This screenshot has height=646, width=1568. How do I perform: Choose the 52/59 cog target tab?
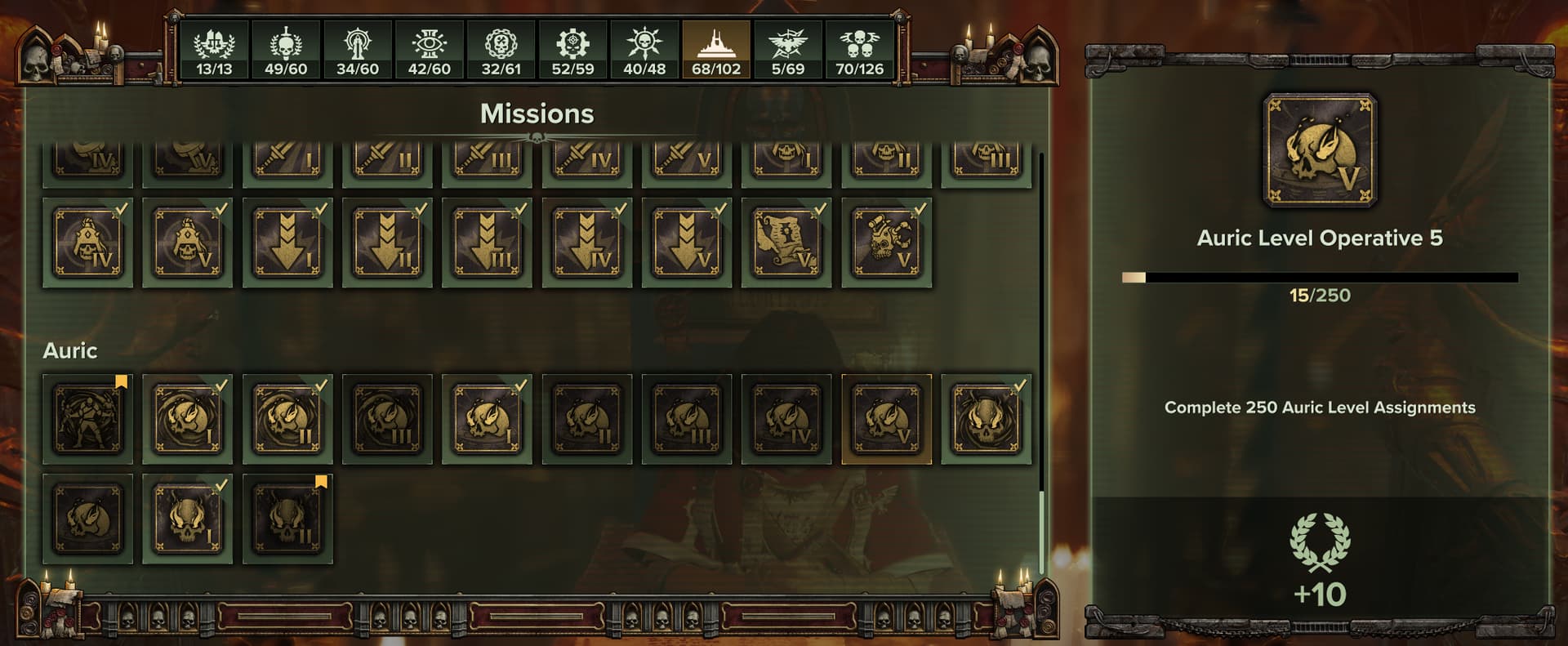pyautogui.click(x=572, y=51)
